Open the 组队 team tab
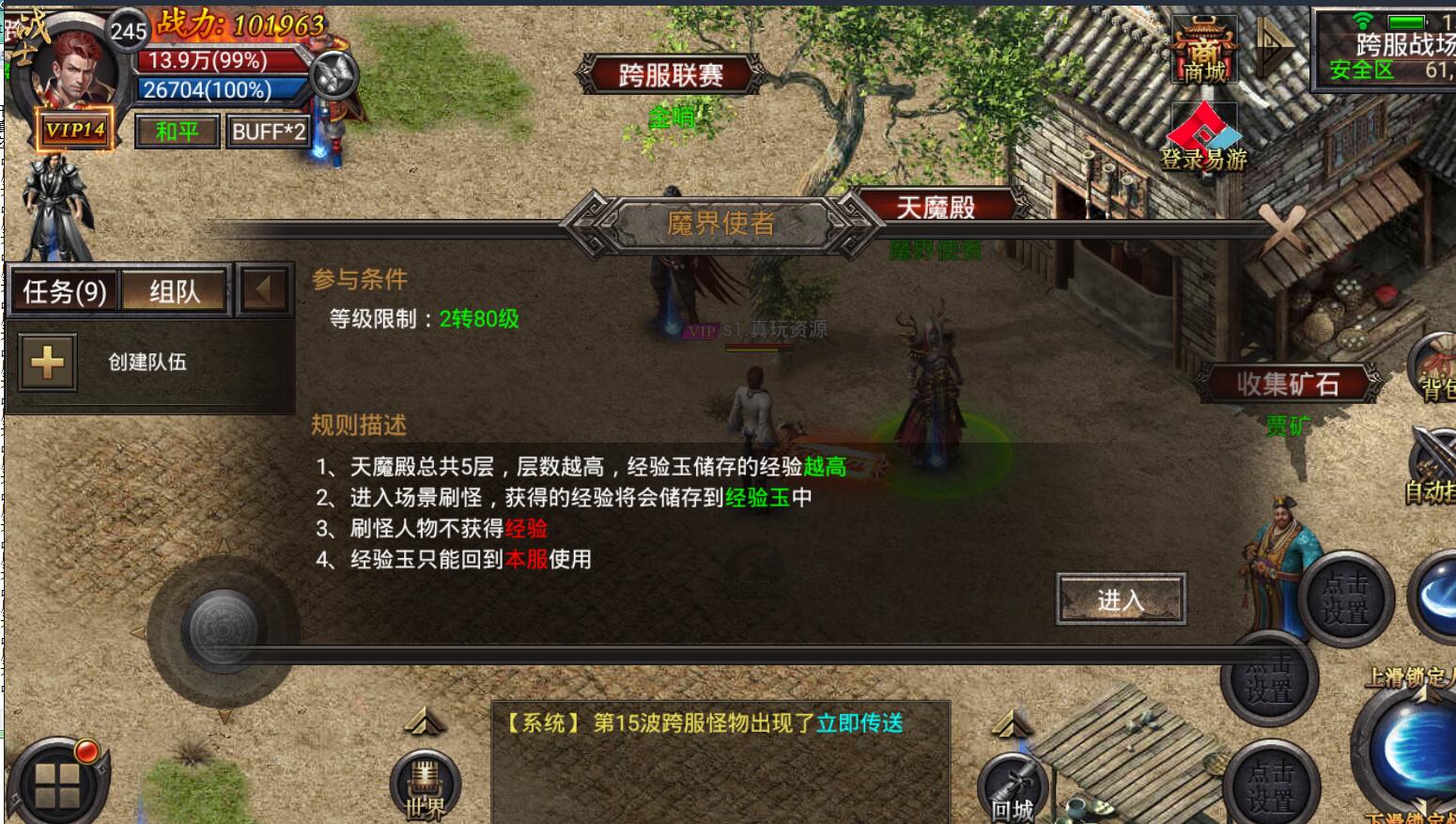The width and height of the screenshot is (1456, 824). point(175,291)
